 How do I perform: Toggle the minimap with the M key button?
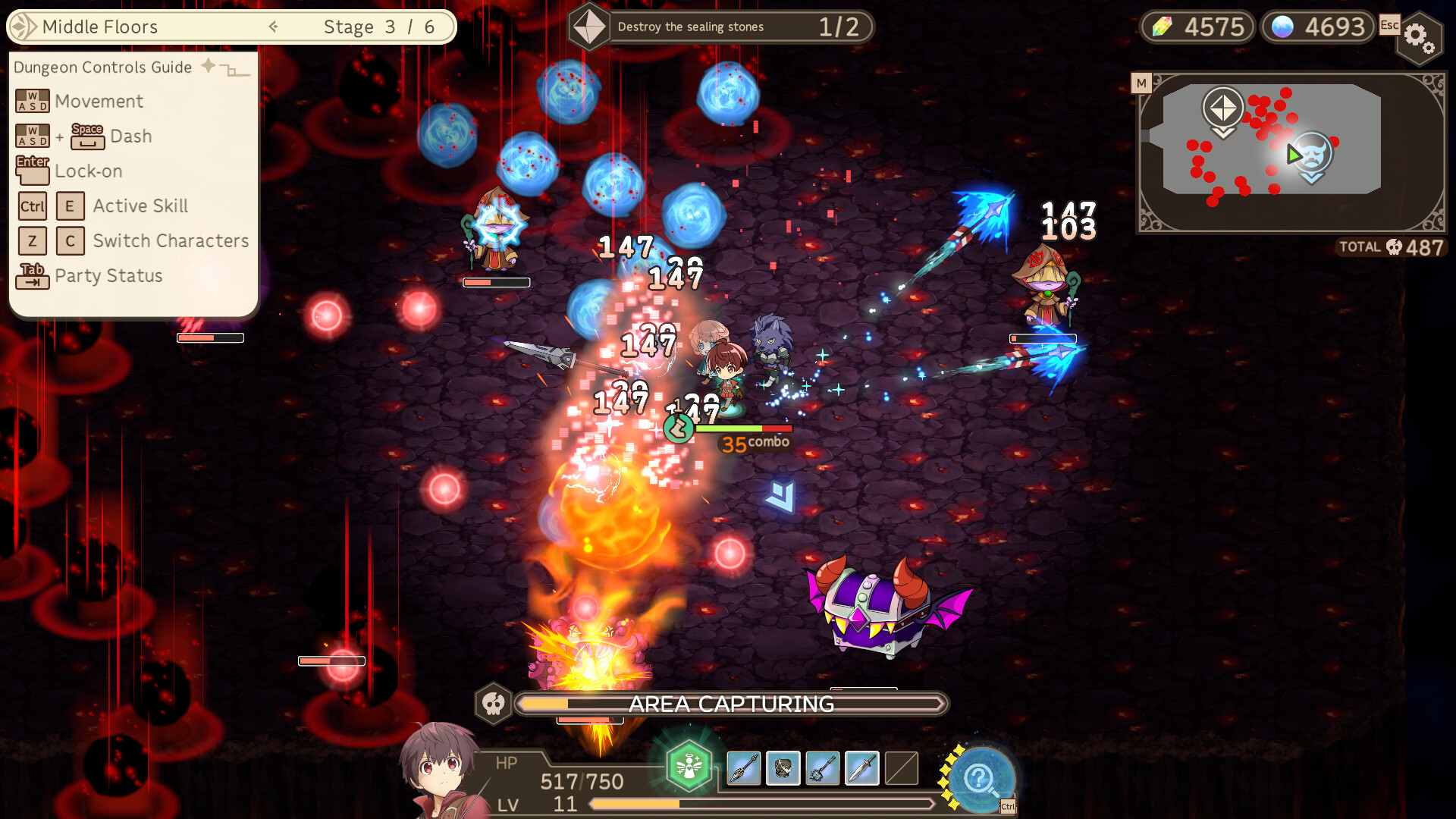(x=1142, y=83)
